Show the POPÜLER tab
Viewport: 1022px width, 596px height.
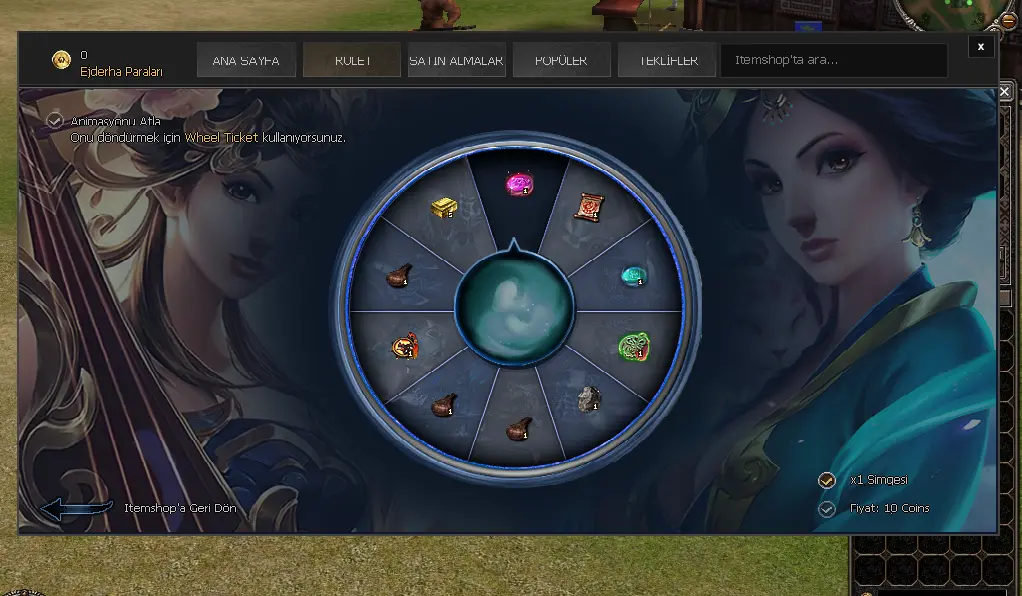[x=561, y=60]
